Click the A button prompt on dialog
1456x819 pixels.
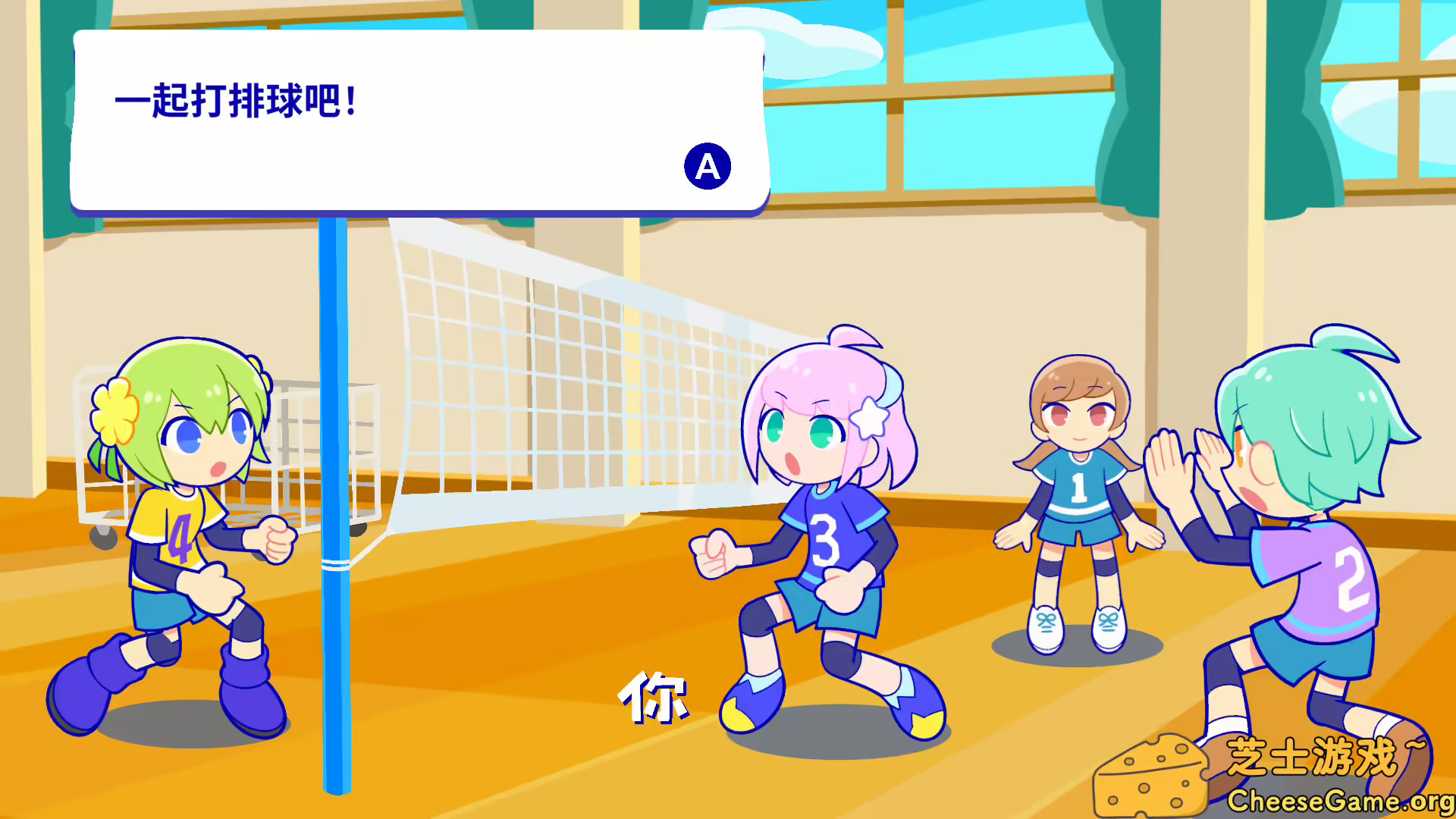tap(707, 167)
